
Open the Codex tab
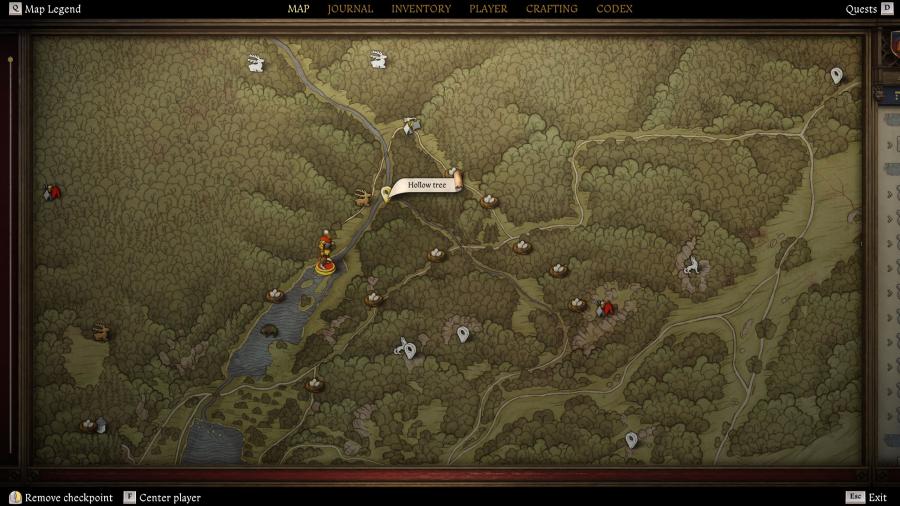pos(614,9)
